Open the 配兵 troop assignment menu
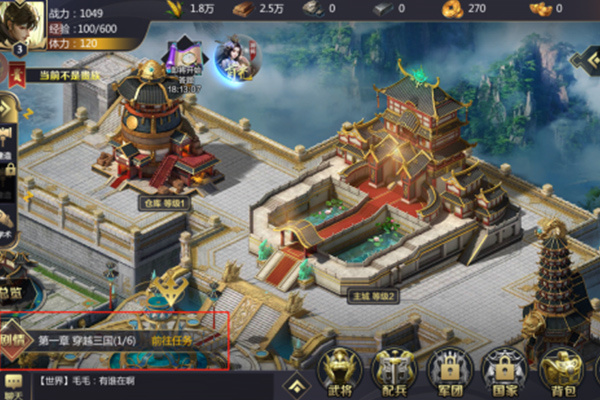This screenshot has height=400, width=600. [394, 373]
